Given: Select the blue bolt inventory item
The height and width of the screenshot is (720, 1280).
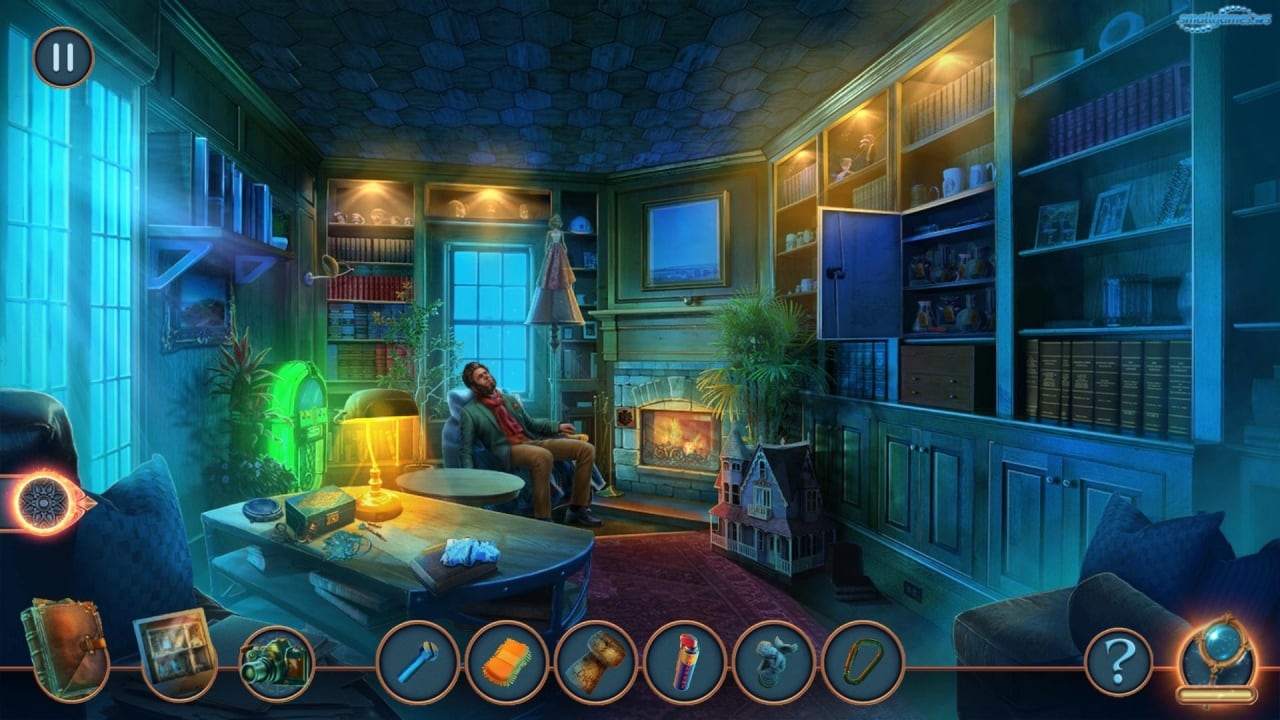Looking at the screenshot, I should click(x=418, y=662).
